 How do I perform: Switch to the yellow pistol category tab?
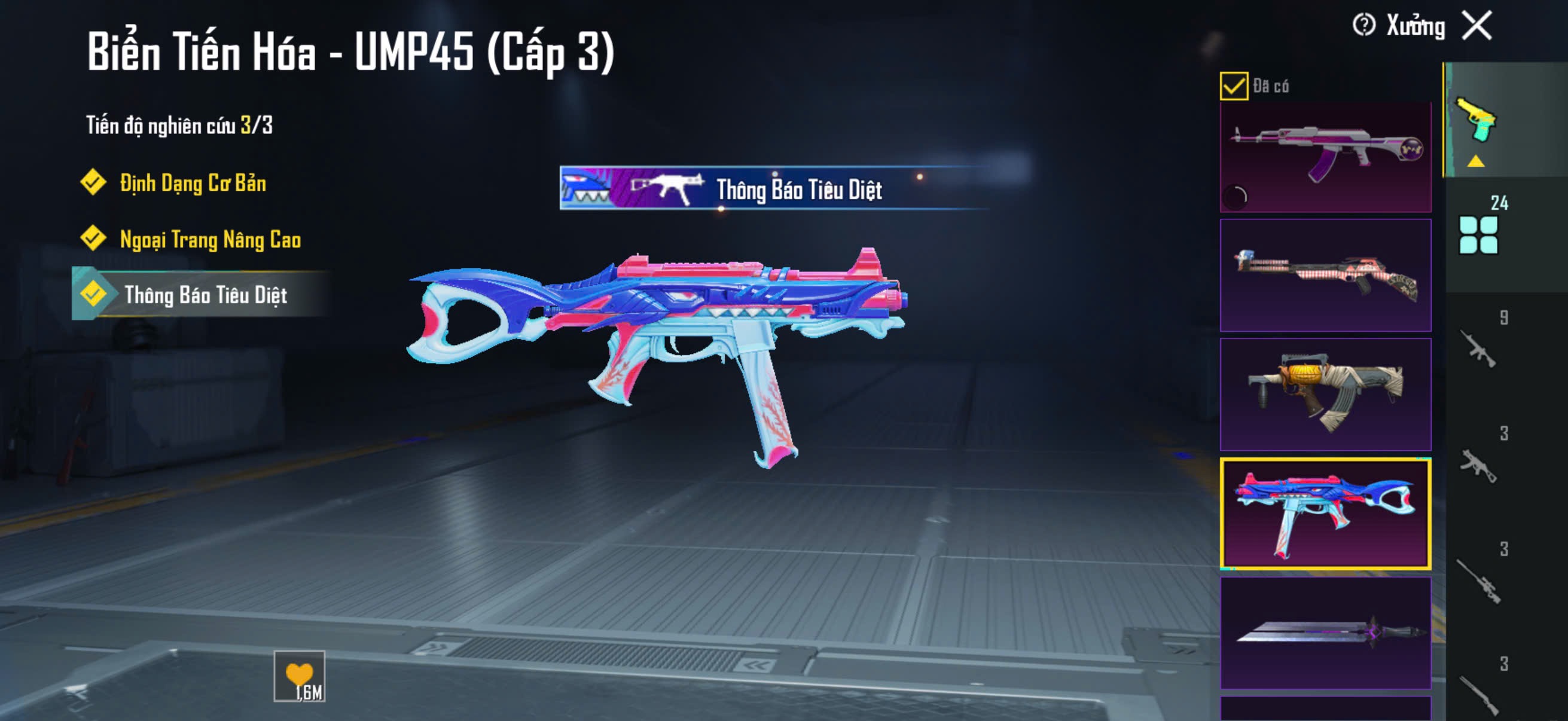1476,121
